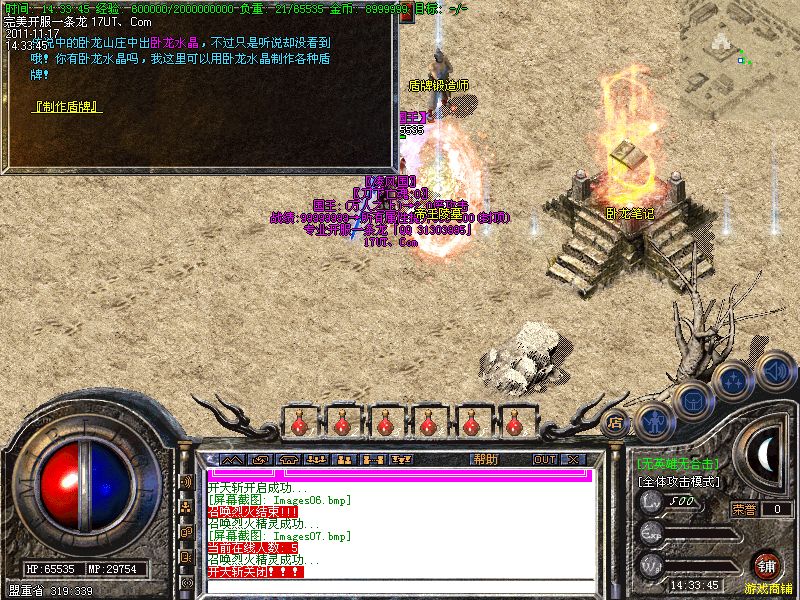The height and width of the screenshot is (600, 800).
Task: Click the OUT button on chat bar
Action: (x=544, y=459)
